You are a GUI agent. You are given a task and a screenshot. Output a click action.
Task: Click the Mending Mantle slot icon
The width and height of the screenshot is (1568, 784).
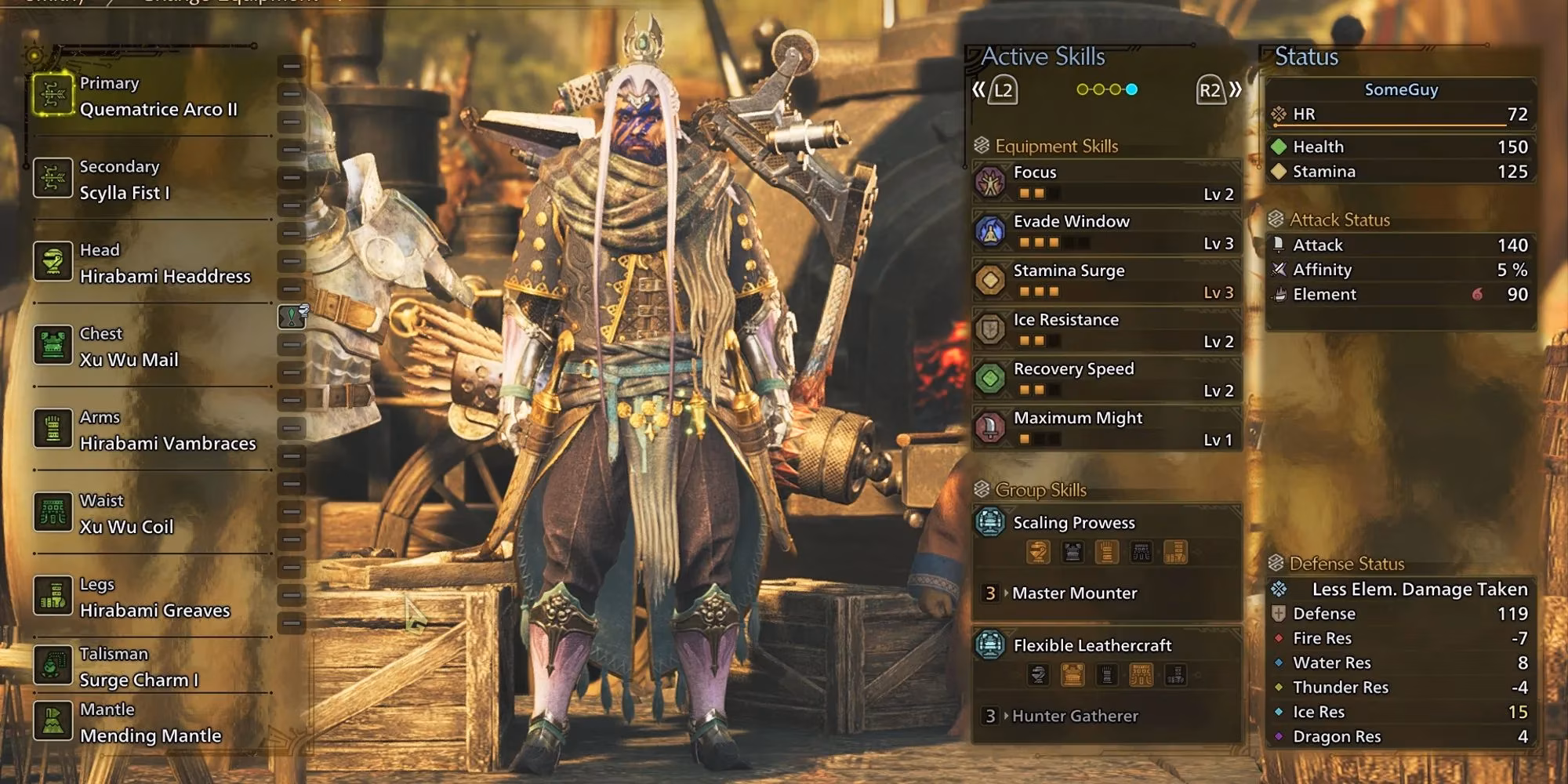(x=52, y=722)
